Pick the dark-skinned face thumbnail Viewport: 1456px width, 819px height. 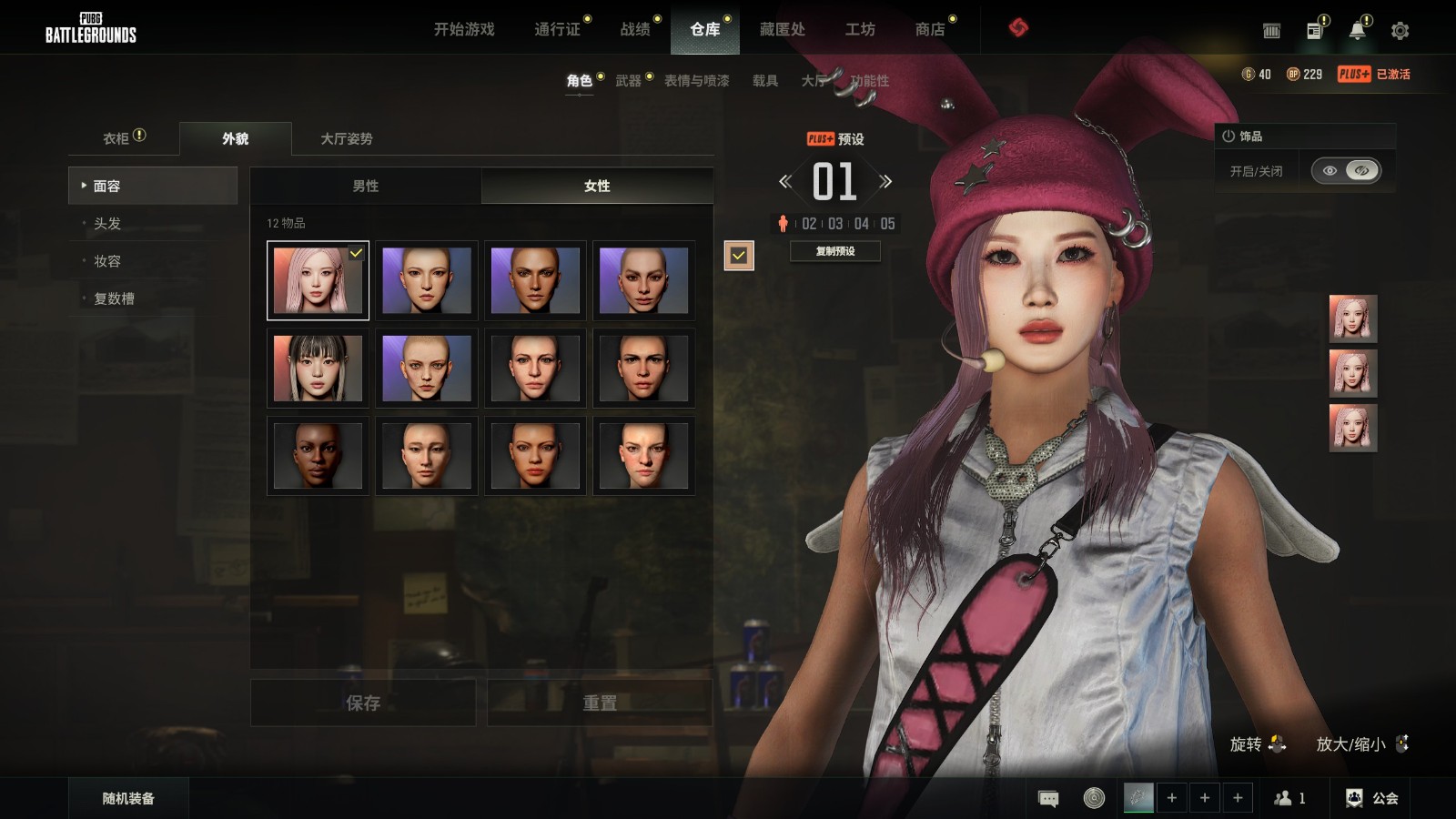pyautogui.click(x=318, y=456)
